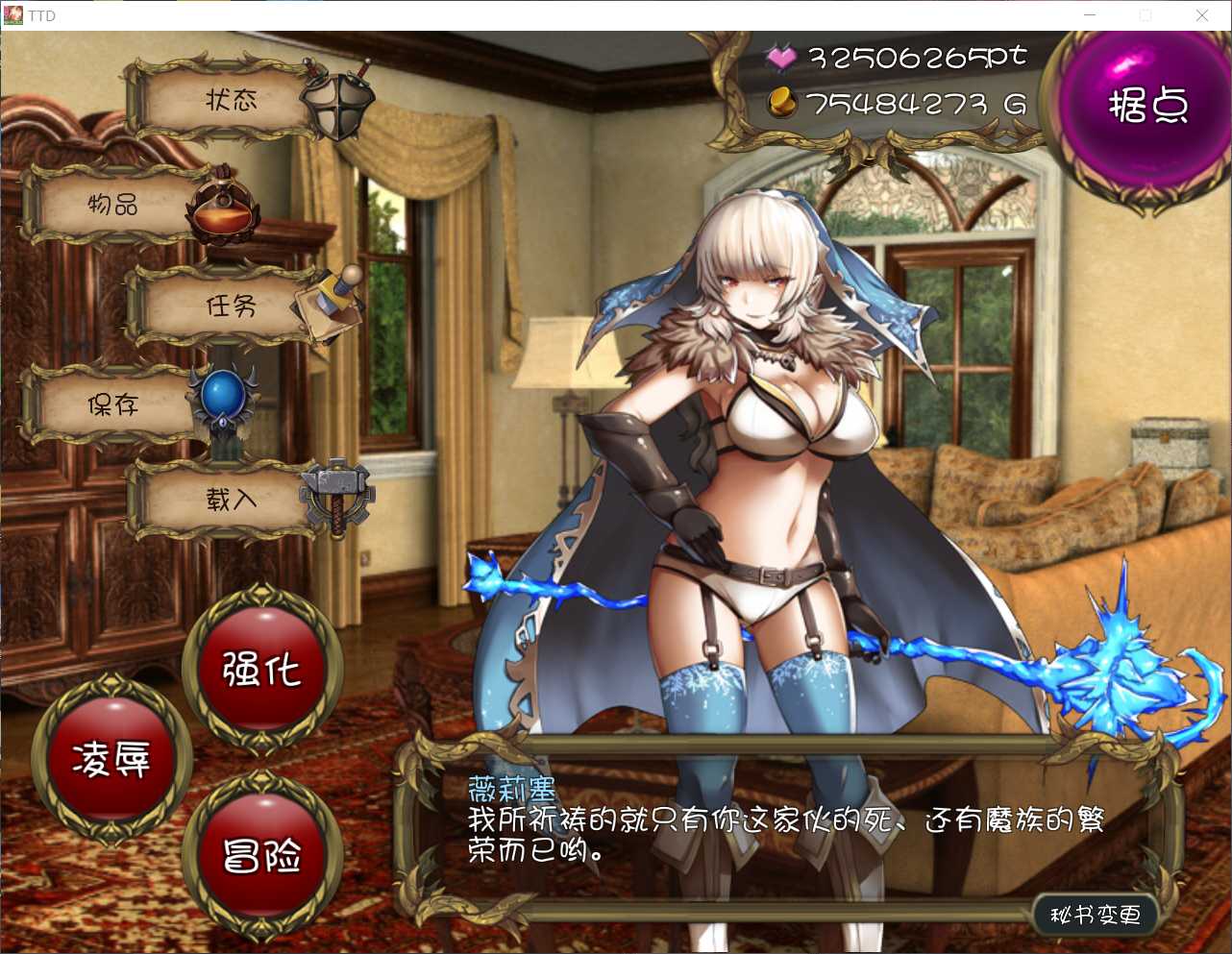
Task: Select the 保存 save option
Action: tap(113, 405)
